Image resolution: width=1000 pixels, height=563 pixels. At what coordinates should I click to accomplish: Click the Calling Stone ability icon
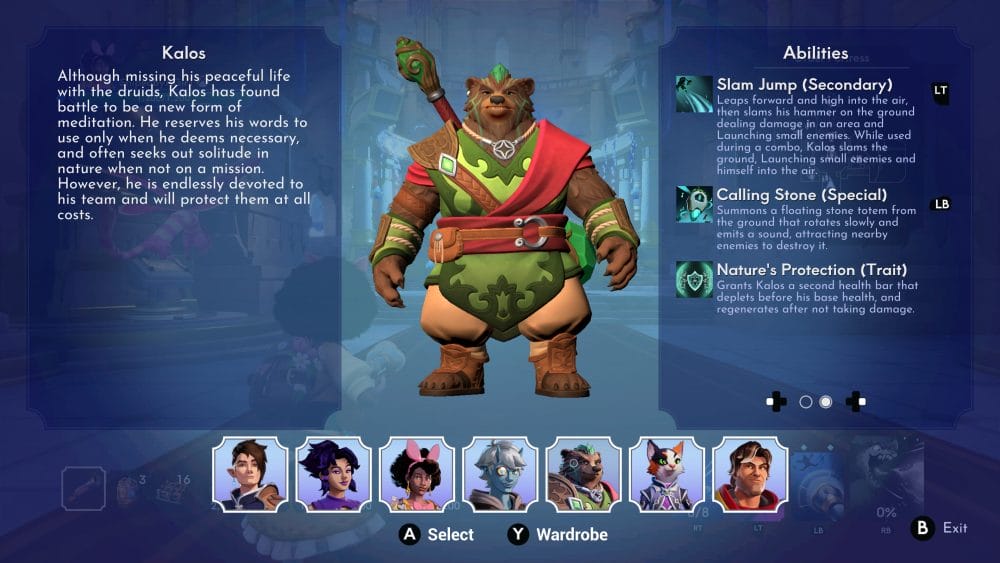(694, 203)
